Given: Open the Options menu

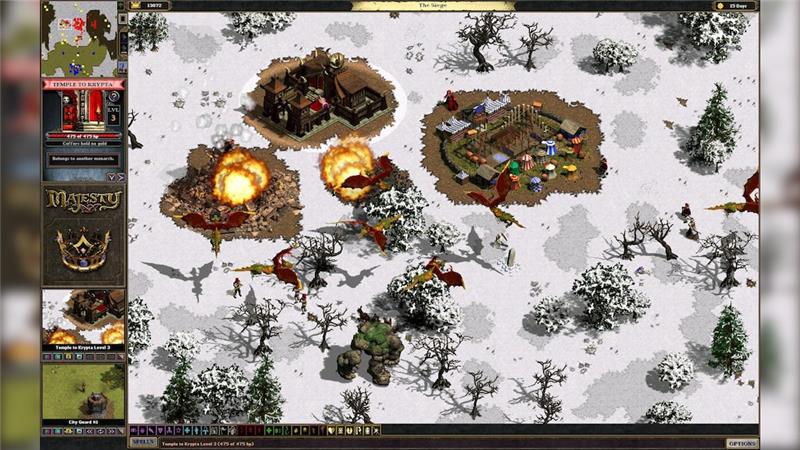Looking at the screenshot, I should coord(742,442).
